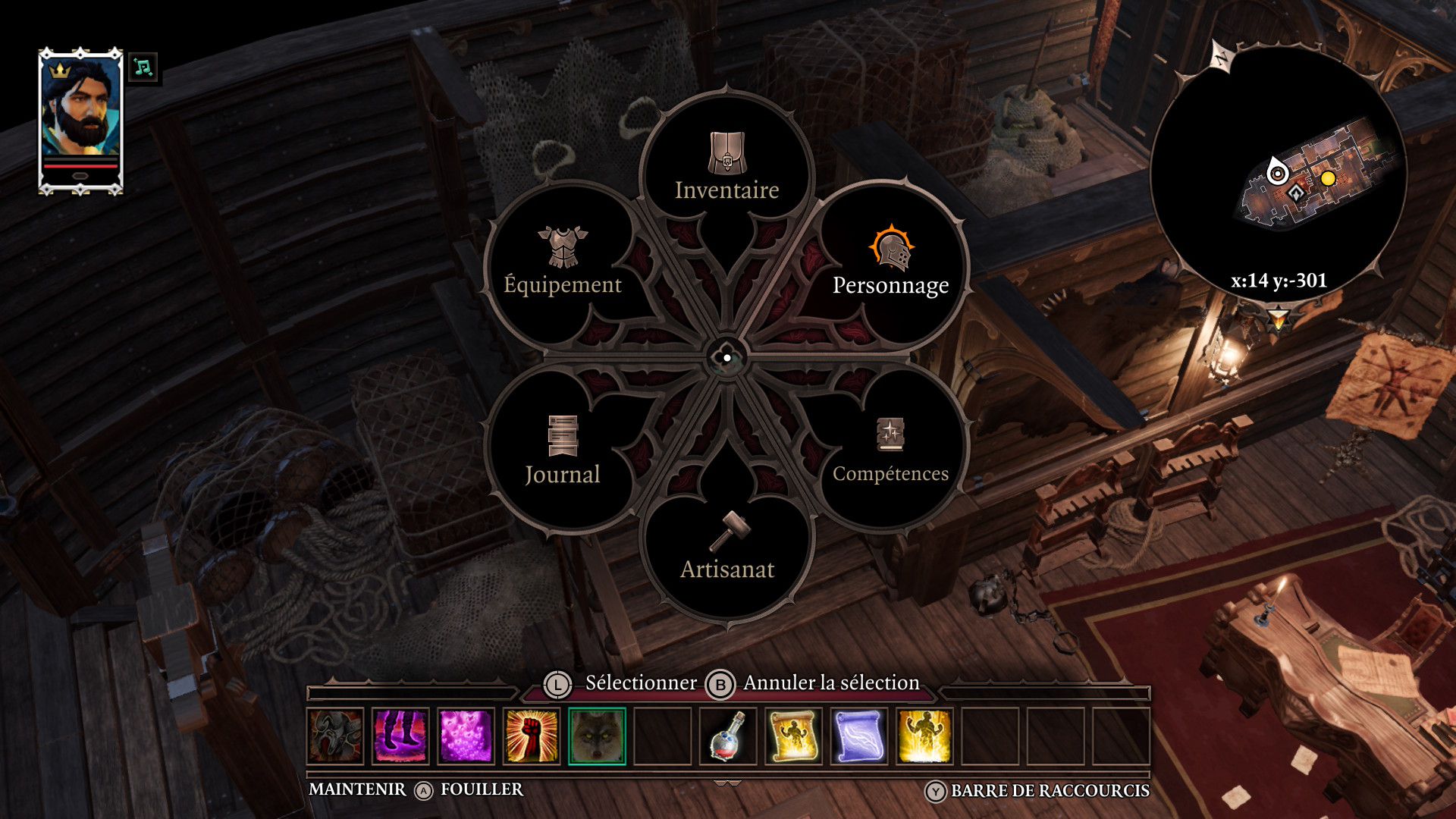This screenshot has width=1456, height=819.
Task: Activate the golden glowing figure skill
Action: coord(924,736)
